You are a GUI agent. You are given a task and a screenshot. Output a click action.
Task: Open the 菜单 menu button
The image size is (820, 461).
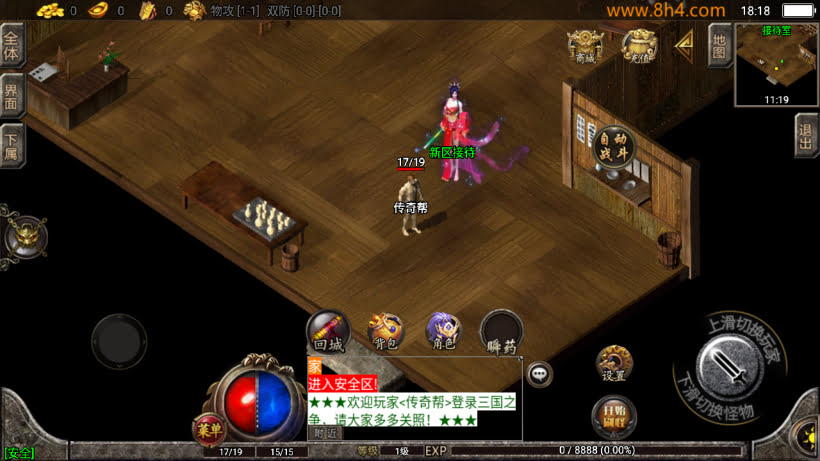(208, 430)
